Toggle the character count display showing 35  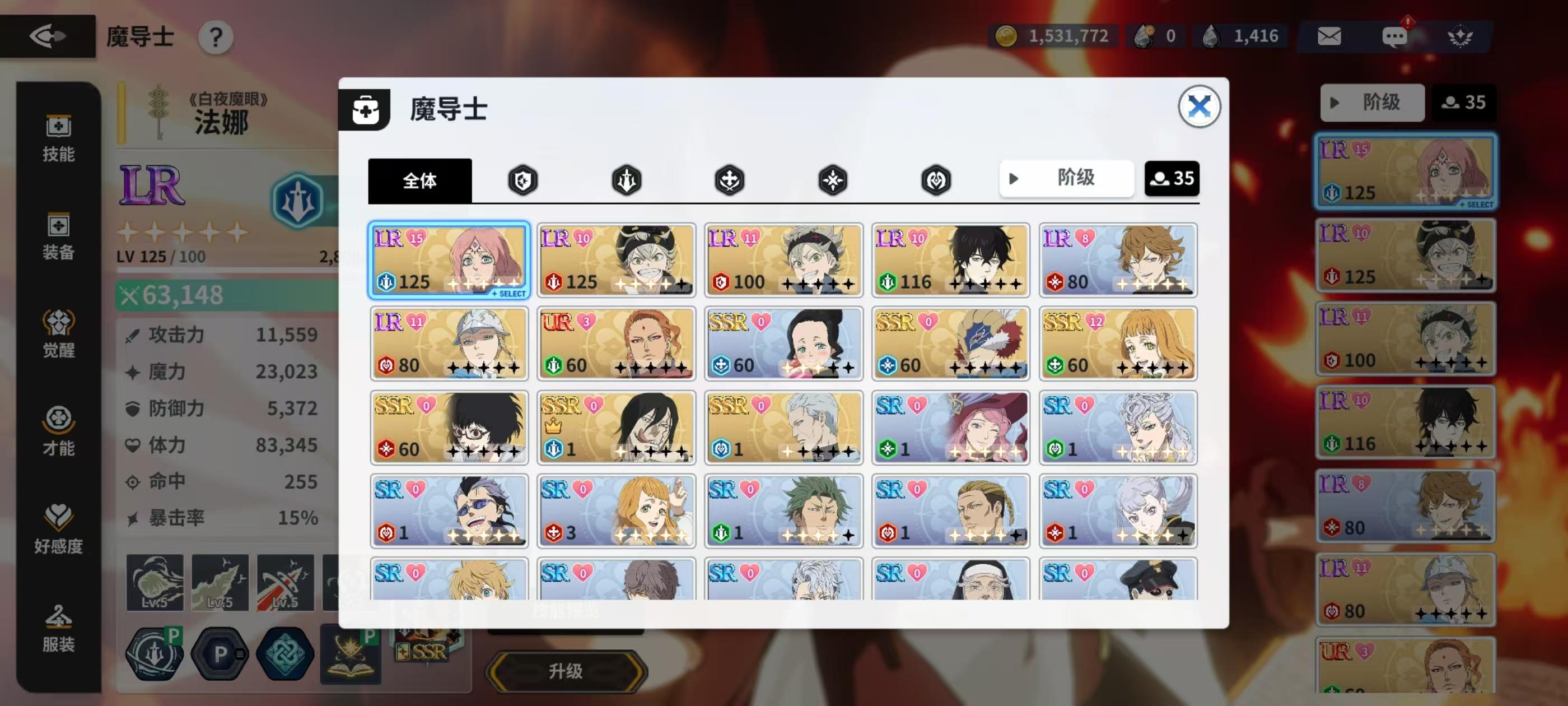tap(1172, 178)
